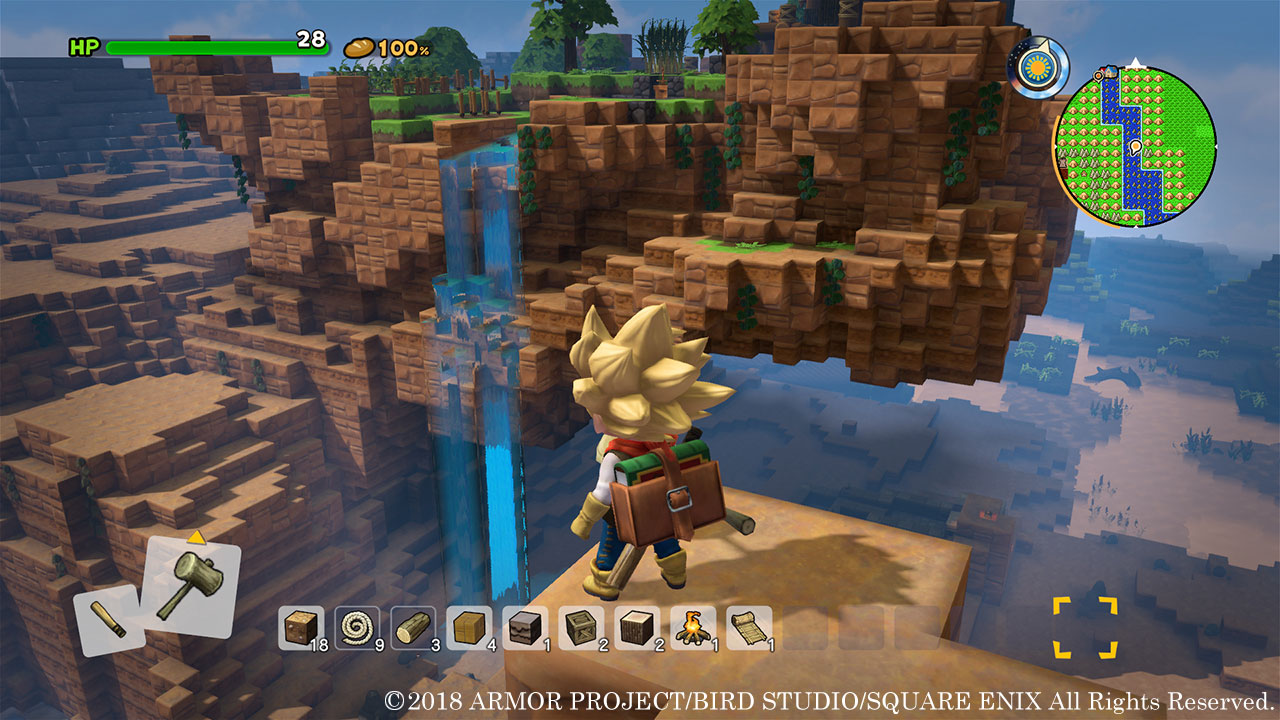Select the earth block stack of 18
1280x720 pixels.
click(298, 628)
